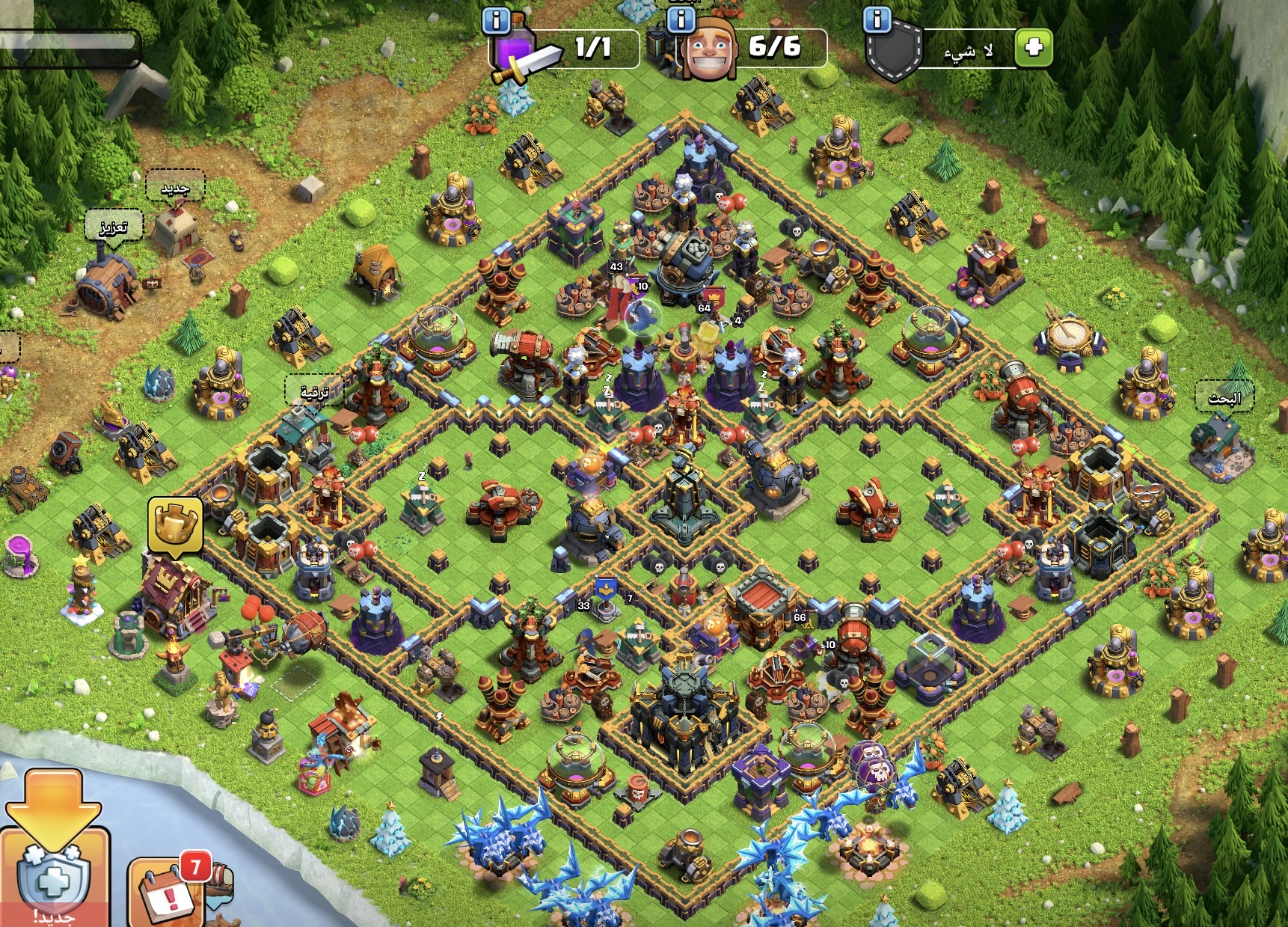Open the shield button marked with orange arrow

(x=54, y=875)
